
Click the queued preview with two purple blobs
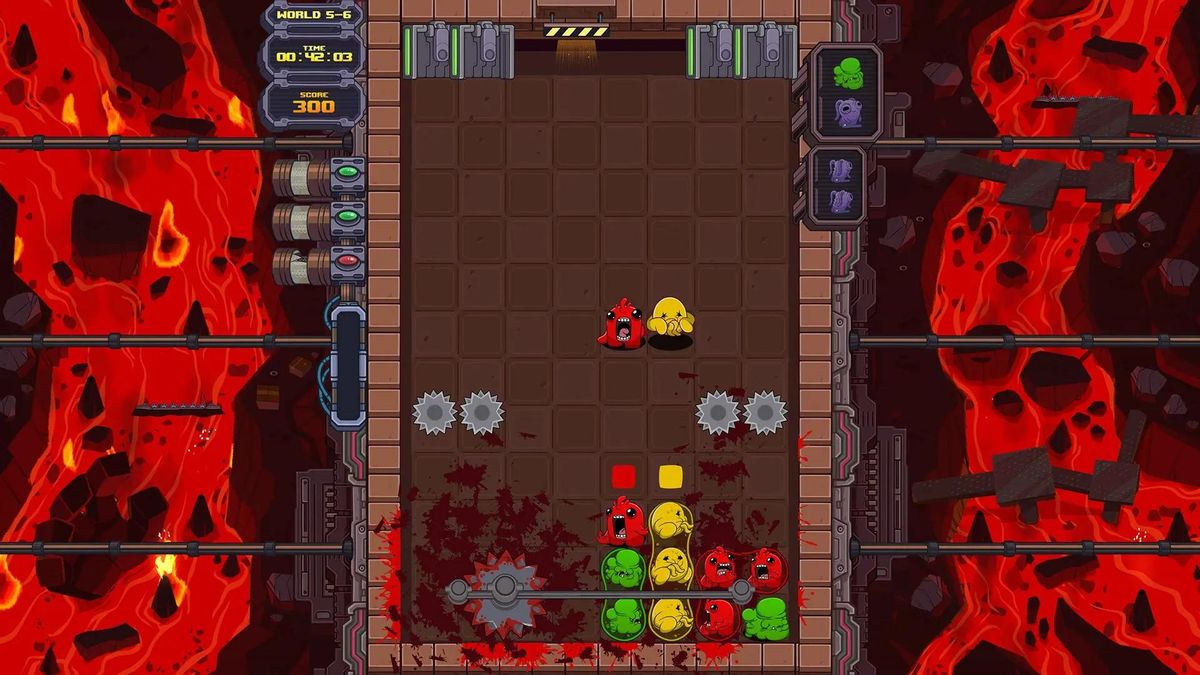point(840,187)
